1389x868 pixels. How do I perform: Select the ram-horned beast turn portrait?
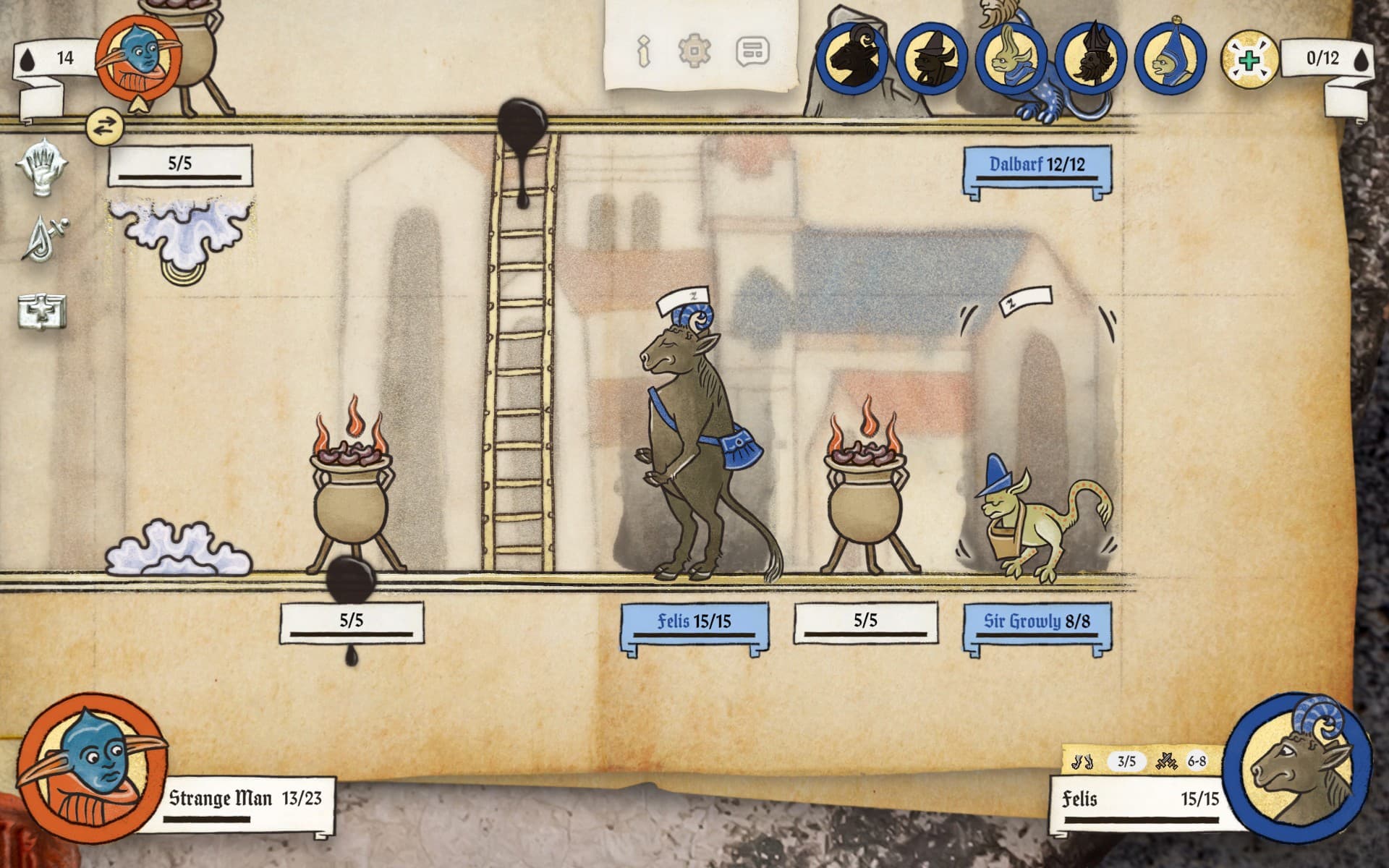852,58
